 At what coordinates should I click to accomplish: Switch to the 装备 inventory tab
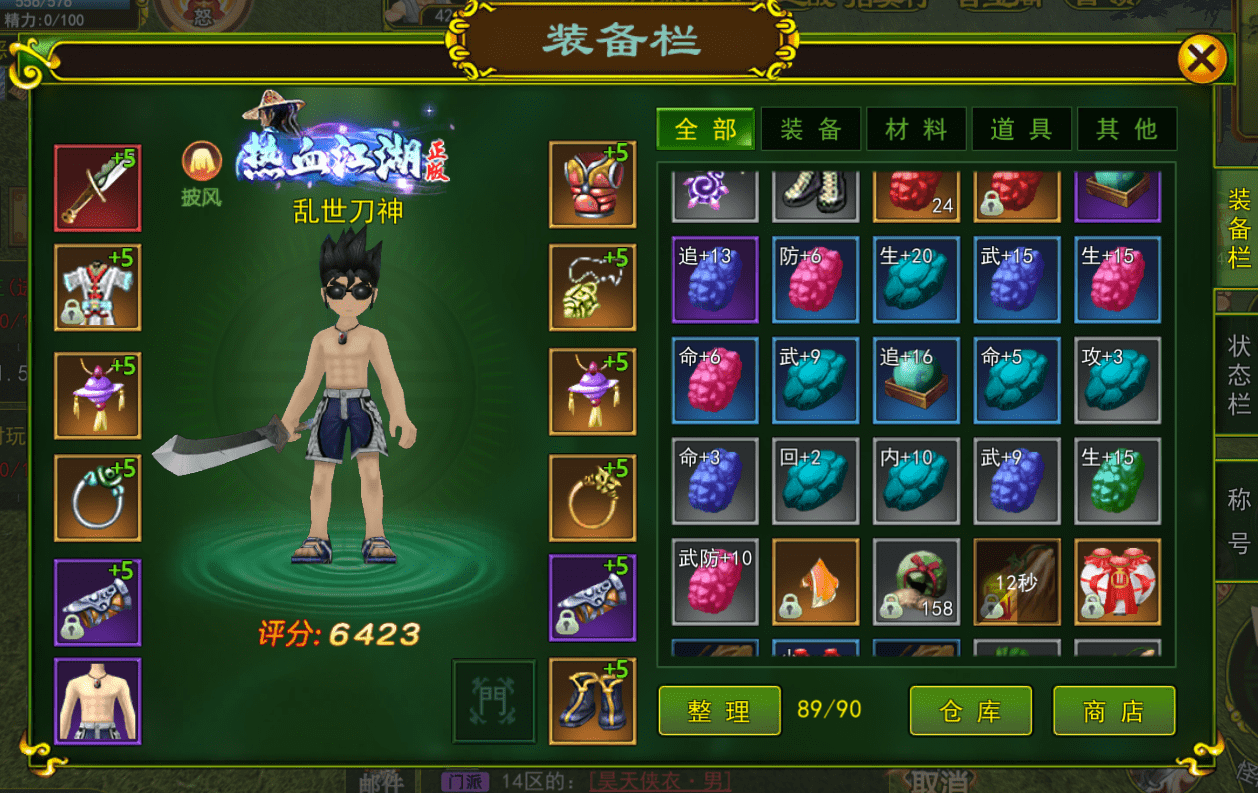[x=810, y=129]
